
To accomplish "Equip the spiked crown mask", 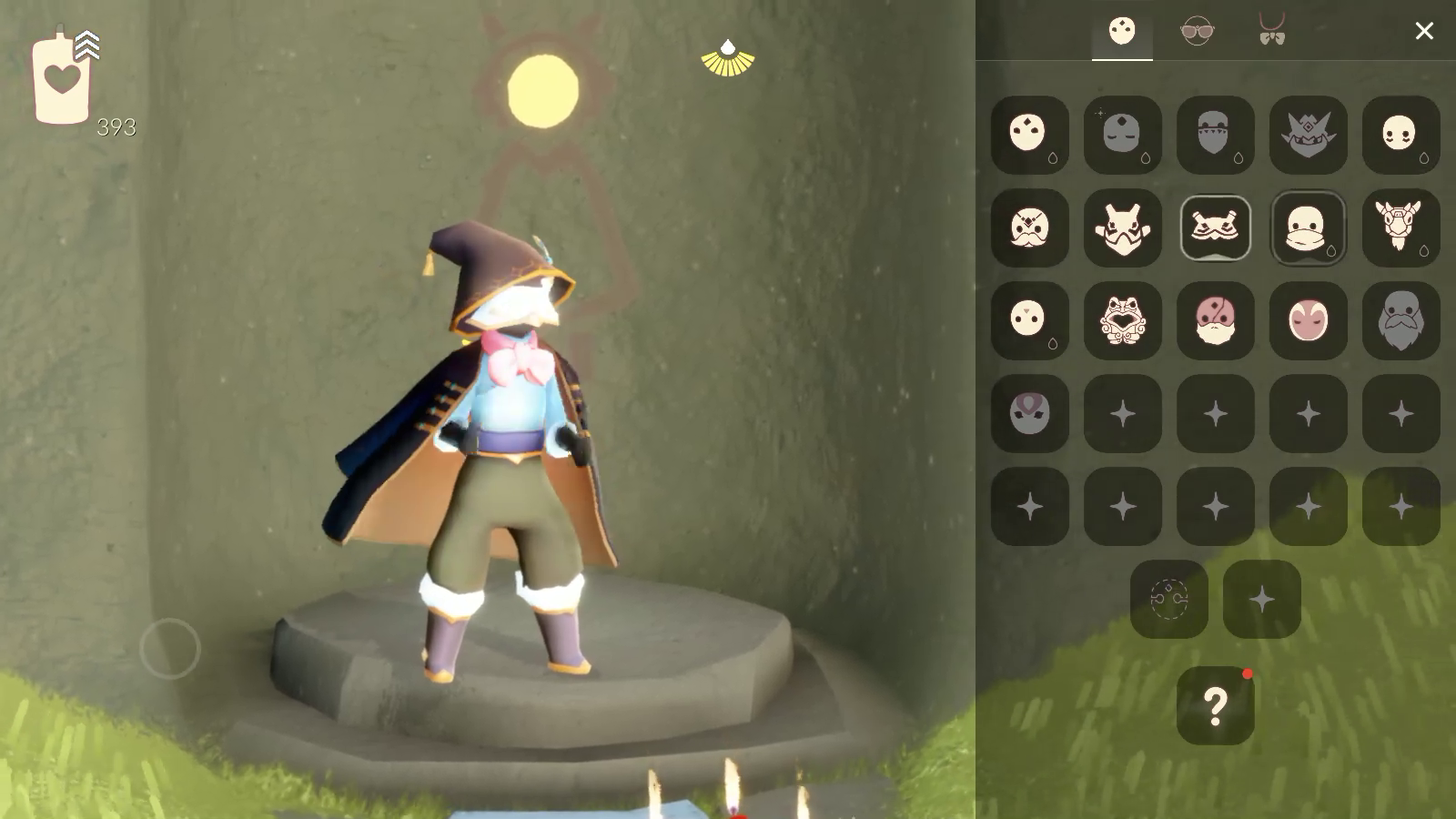I will tap(1308, 135).
